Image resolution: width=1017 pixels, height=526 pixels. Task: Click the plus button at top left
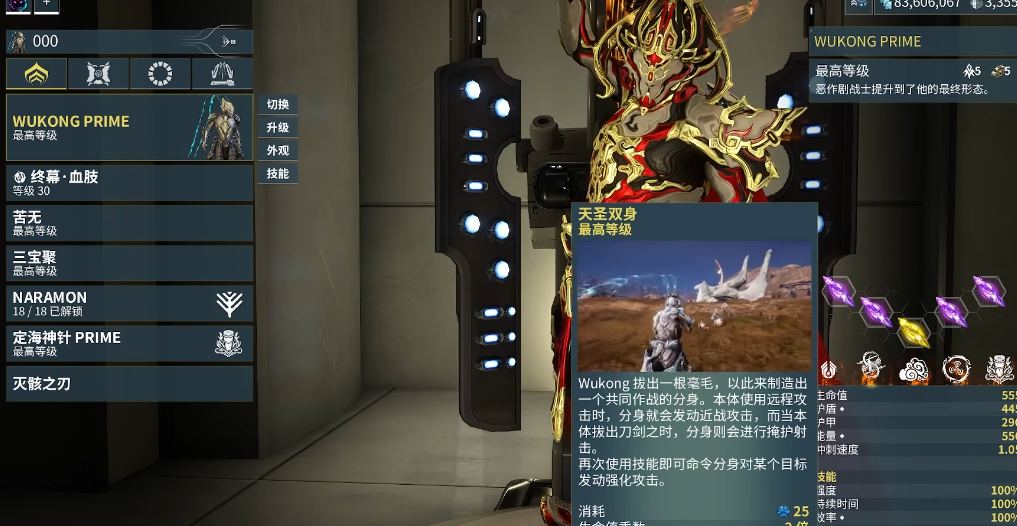click(47, 5)
